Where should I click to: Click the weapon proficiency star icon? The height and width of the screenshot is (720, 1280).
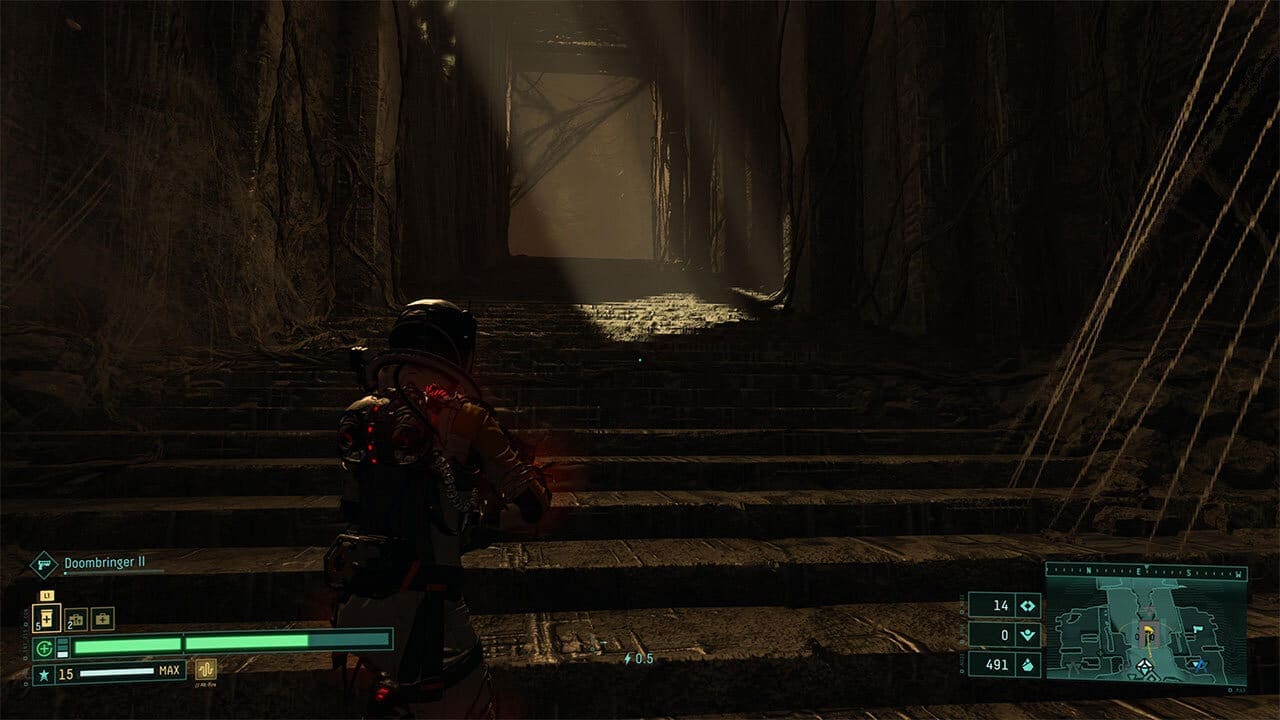pos(44,672)
